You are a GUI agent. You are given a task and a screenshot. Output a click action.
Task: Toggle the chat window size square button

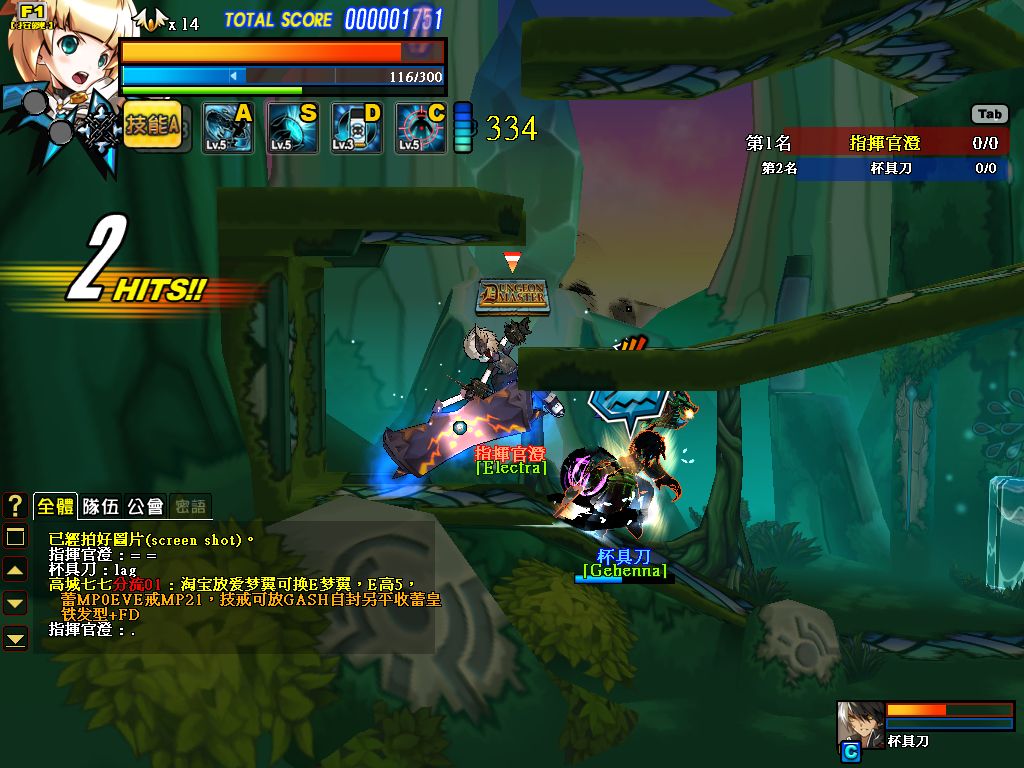point(15,538)
